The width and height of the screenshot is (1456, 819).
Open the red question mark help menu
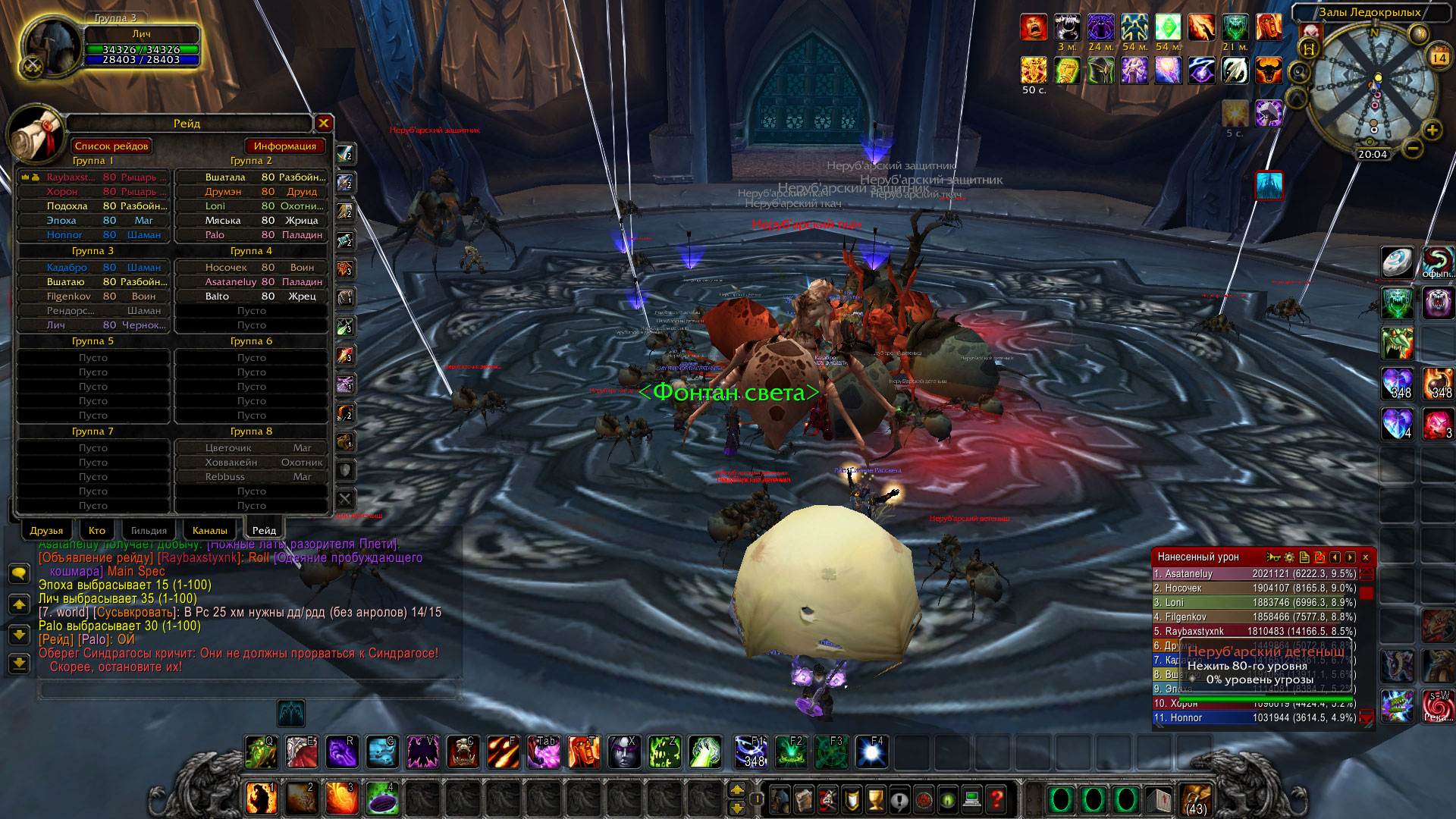[x=997, y=799]
